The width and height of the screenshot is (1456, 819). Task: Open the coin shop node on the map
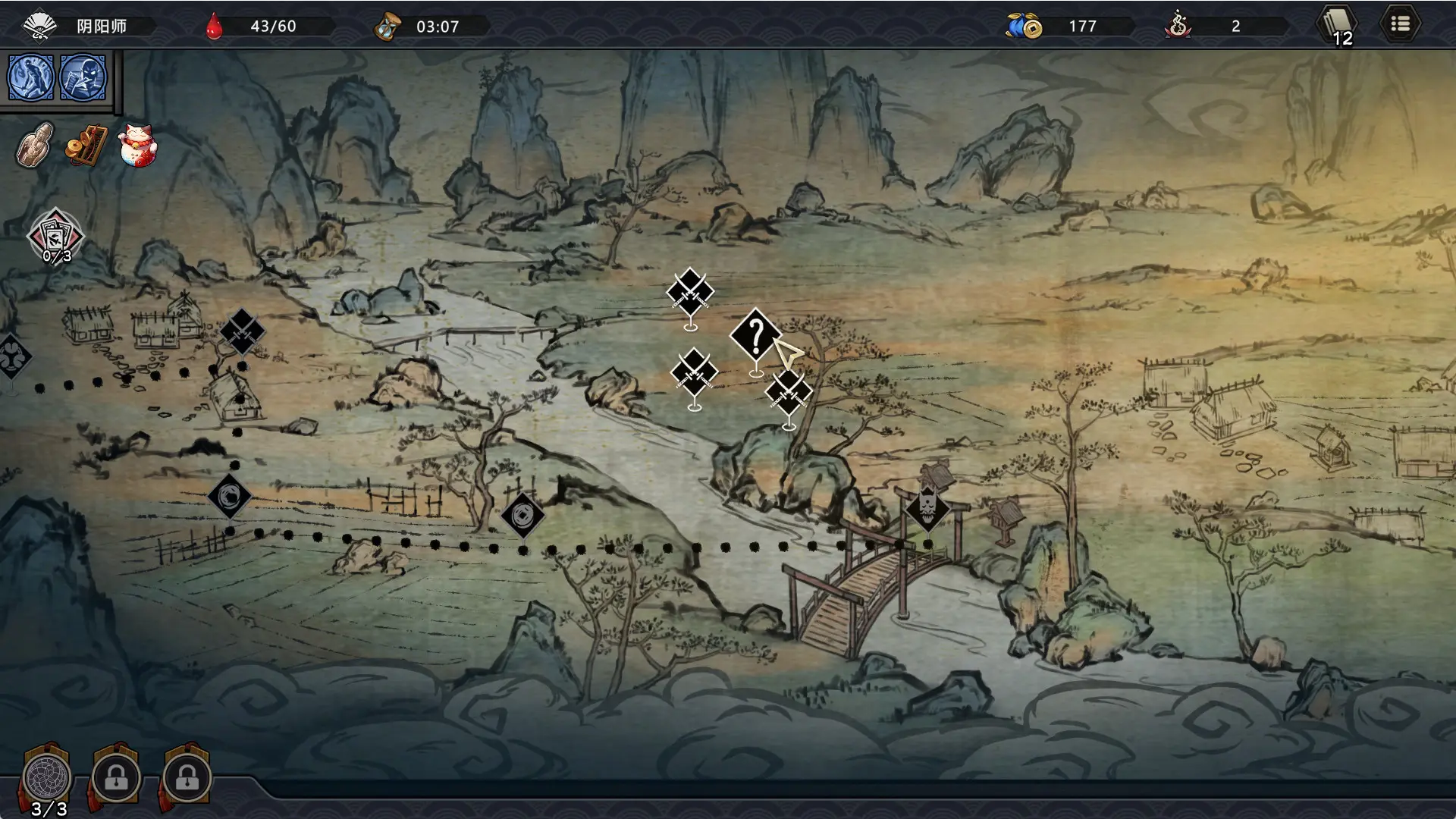(x=522, y=516)
